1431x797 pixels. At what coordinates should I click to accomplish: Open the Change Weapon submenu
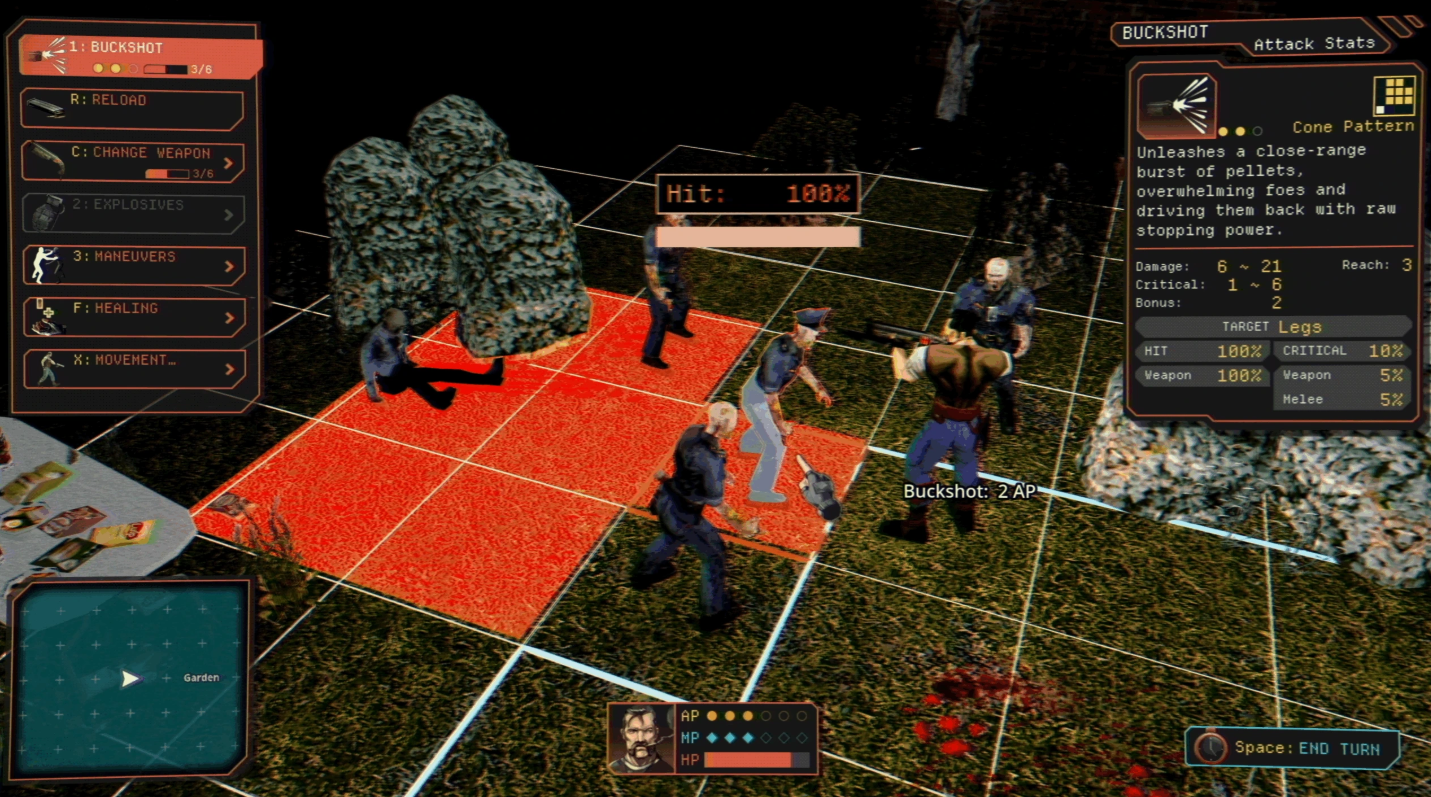point(132,161)
